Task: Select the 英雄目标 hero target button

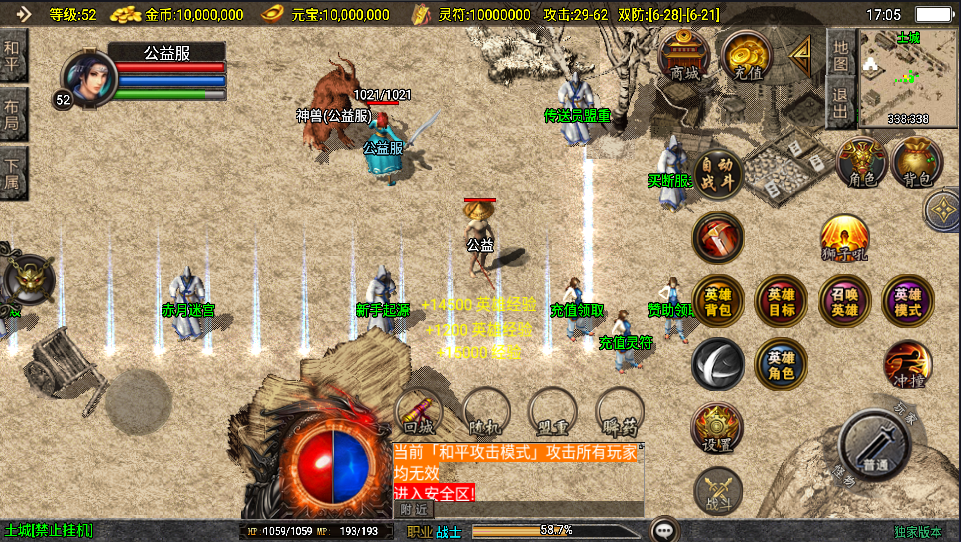Action: coord(781,301)
